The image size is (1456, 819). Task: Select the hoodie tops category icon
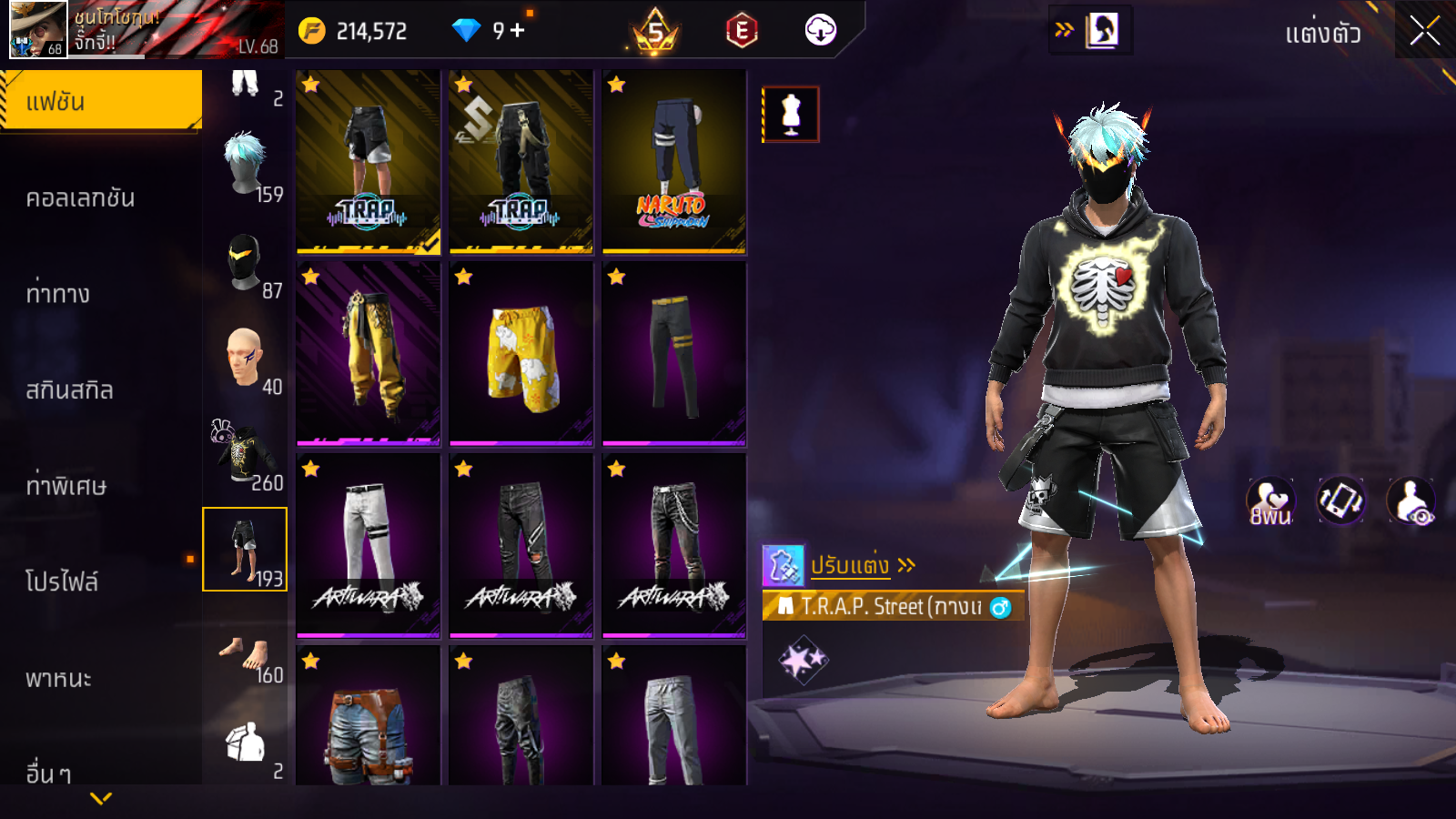pos(245,454)
